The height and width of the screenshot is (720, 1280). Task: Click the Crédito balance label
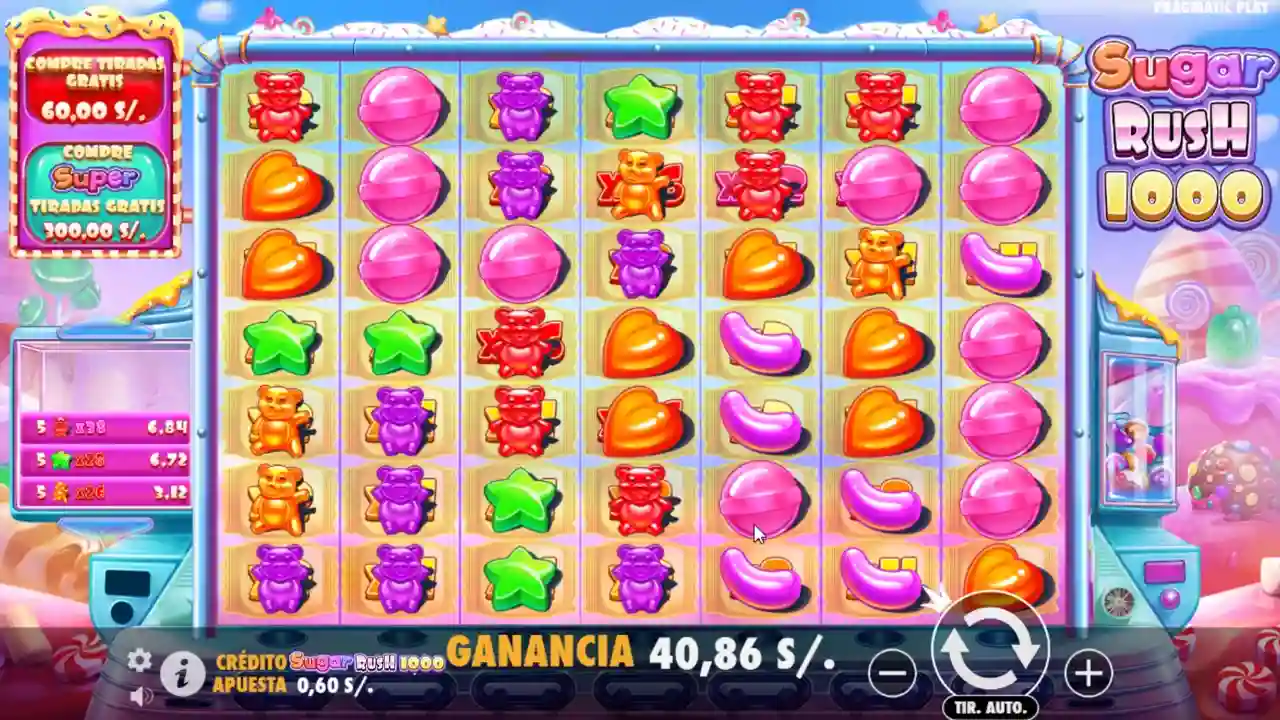(x=251, y=662)
